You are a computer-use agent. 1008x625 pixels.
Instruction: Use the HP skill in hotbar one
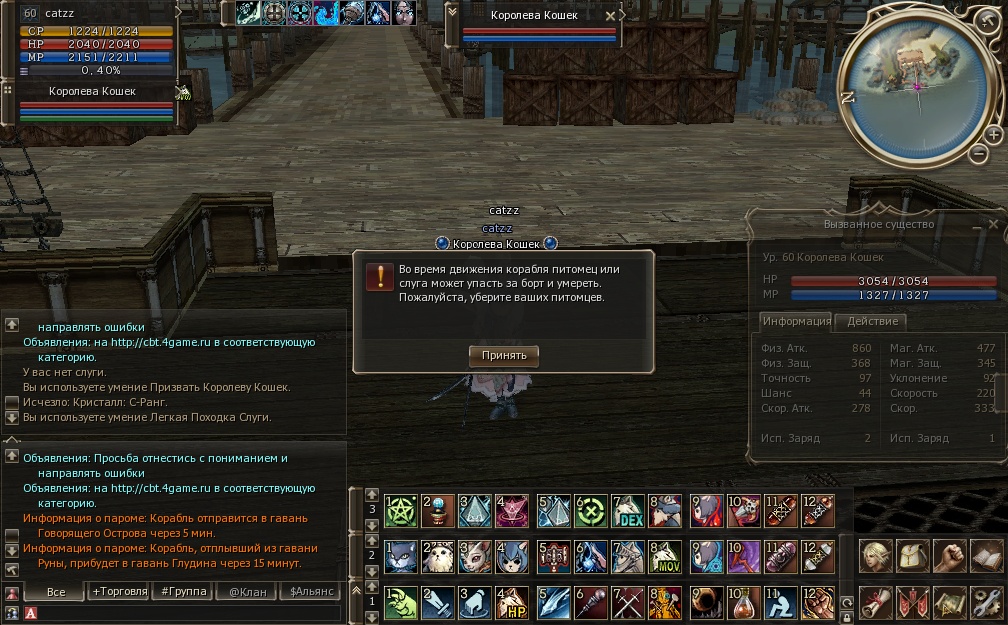tap(515, 603)
